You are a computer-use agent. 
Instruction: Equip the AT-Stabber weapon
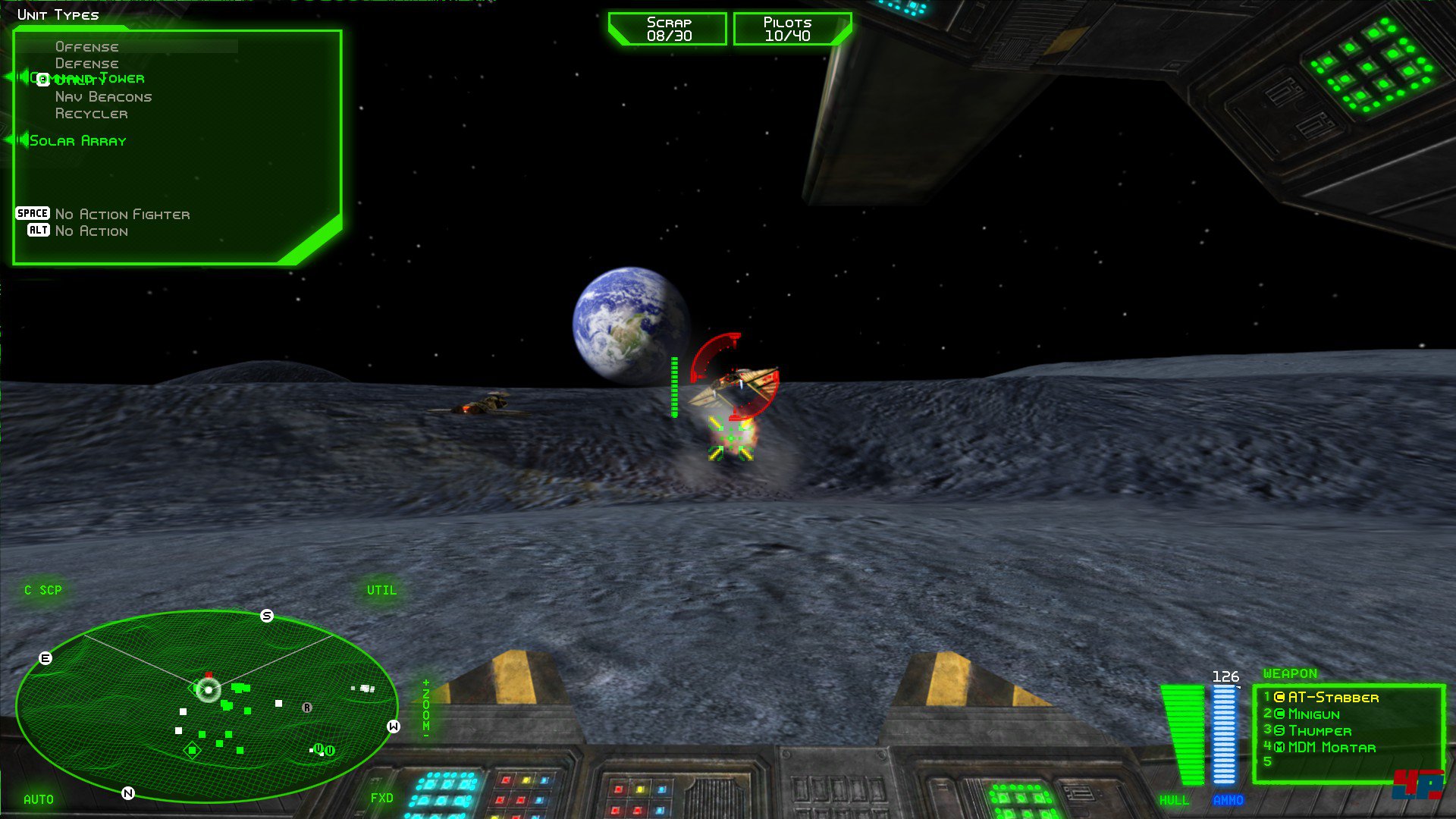[x=1332, y=698]
